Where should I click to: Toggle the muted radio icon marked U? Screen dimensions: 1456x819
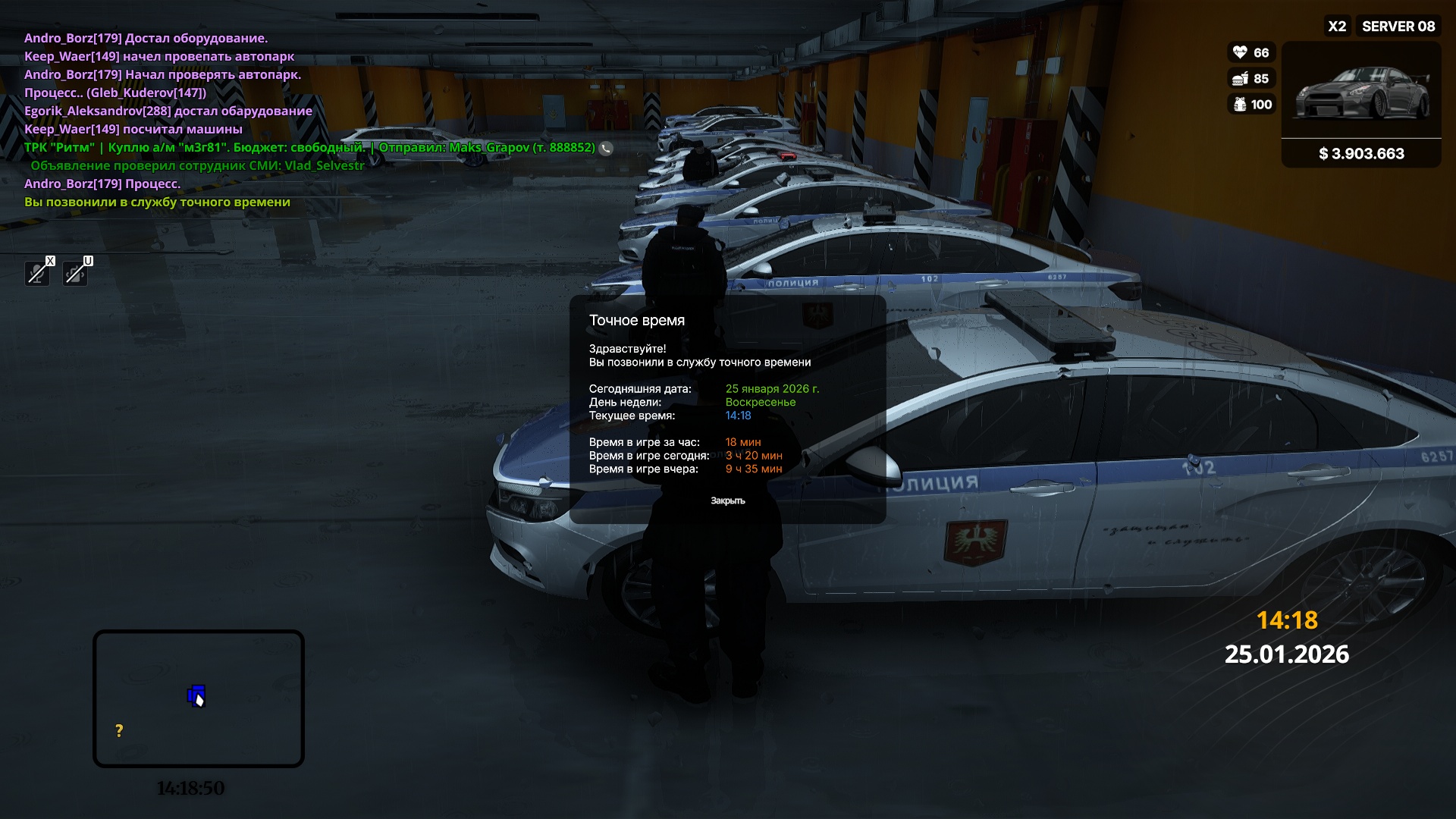75,273
